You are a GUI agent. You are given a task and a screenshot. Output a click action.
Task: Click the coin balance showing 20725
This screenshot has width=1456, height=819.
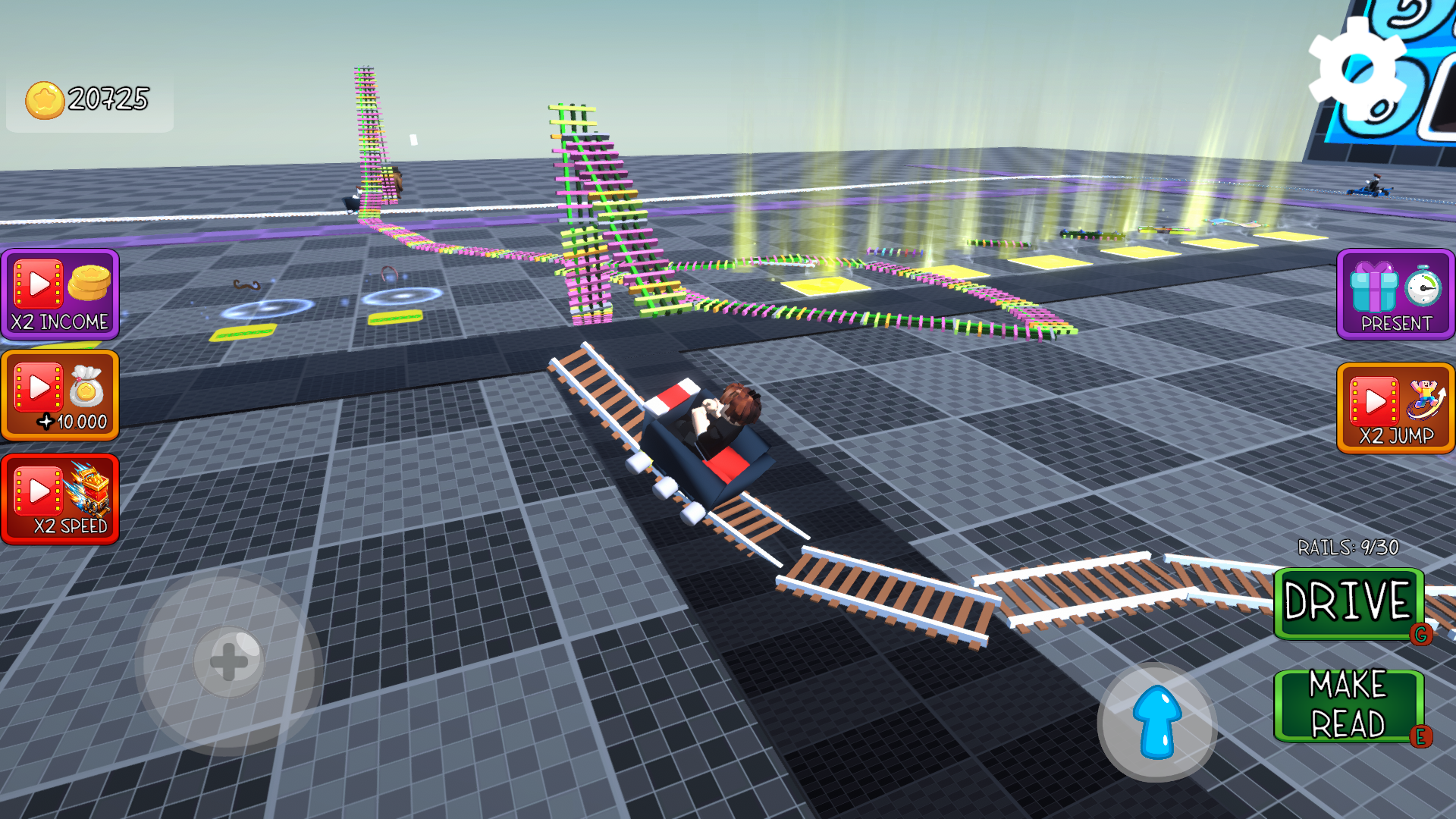[106, 97]
